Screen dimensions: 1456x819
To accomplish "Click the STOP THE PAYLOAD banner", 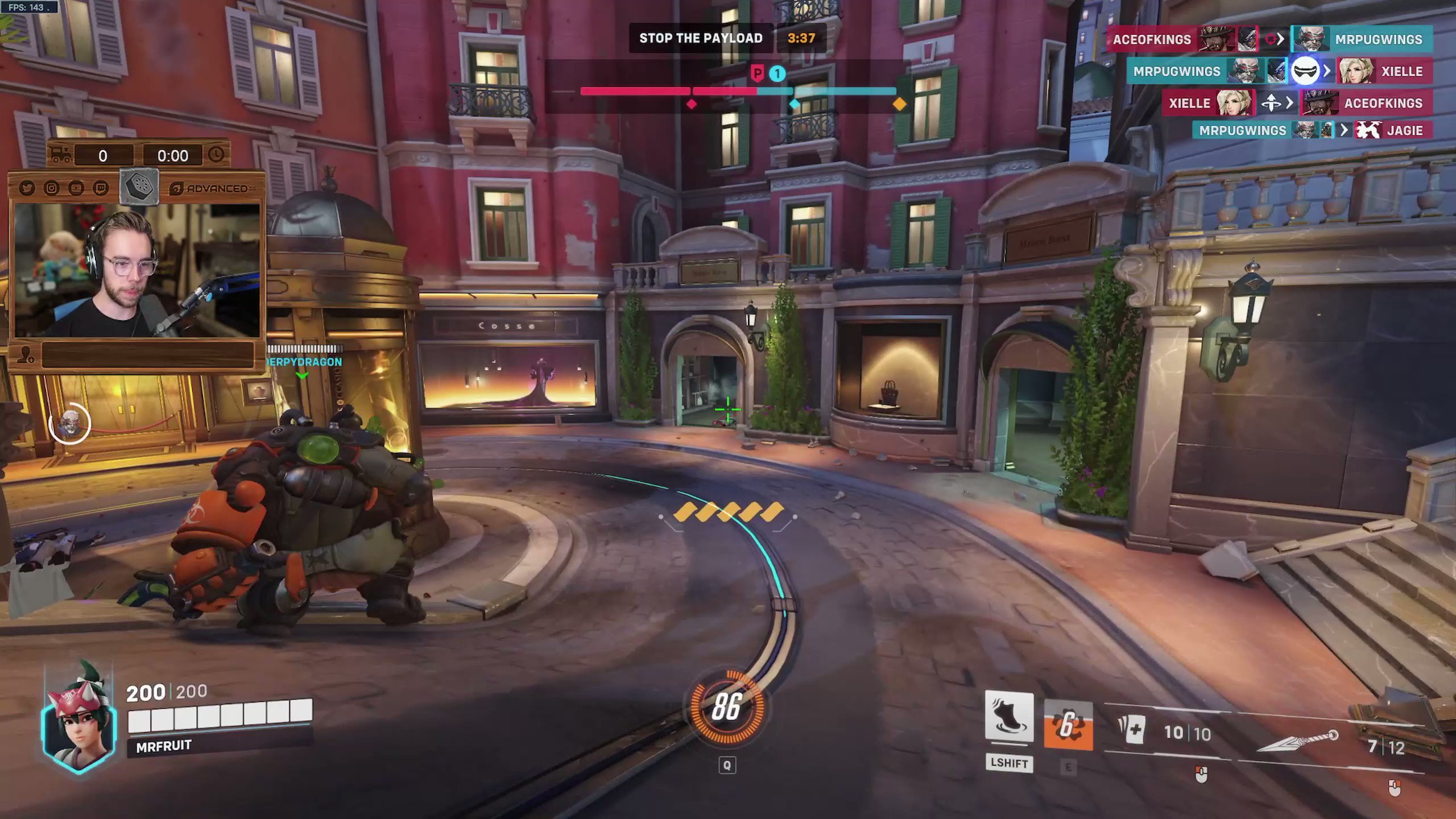I will coord(701,38).
